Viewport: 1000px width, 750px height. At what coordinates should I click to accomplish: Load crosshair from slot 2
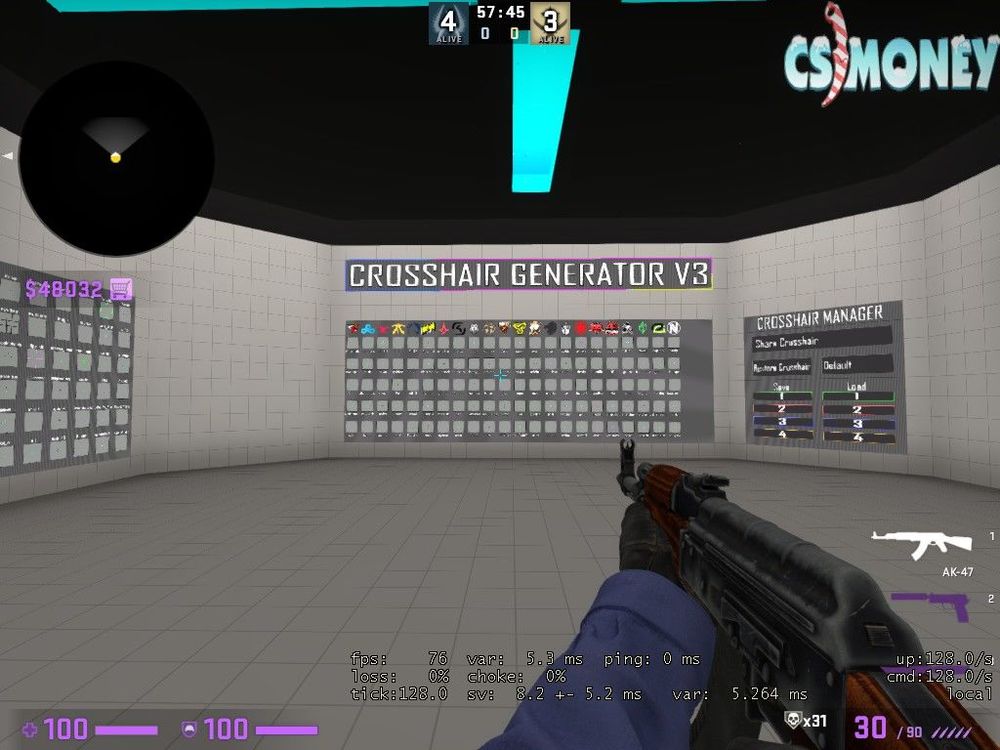click(x=856, y=410)
